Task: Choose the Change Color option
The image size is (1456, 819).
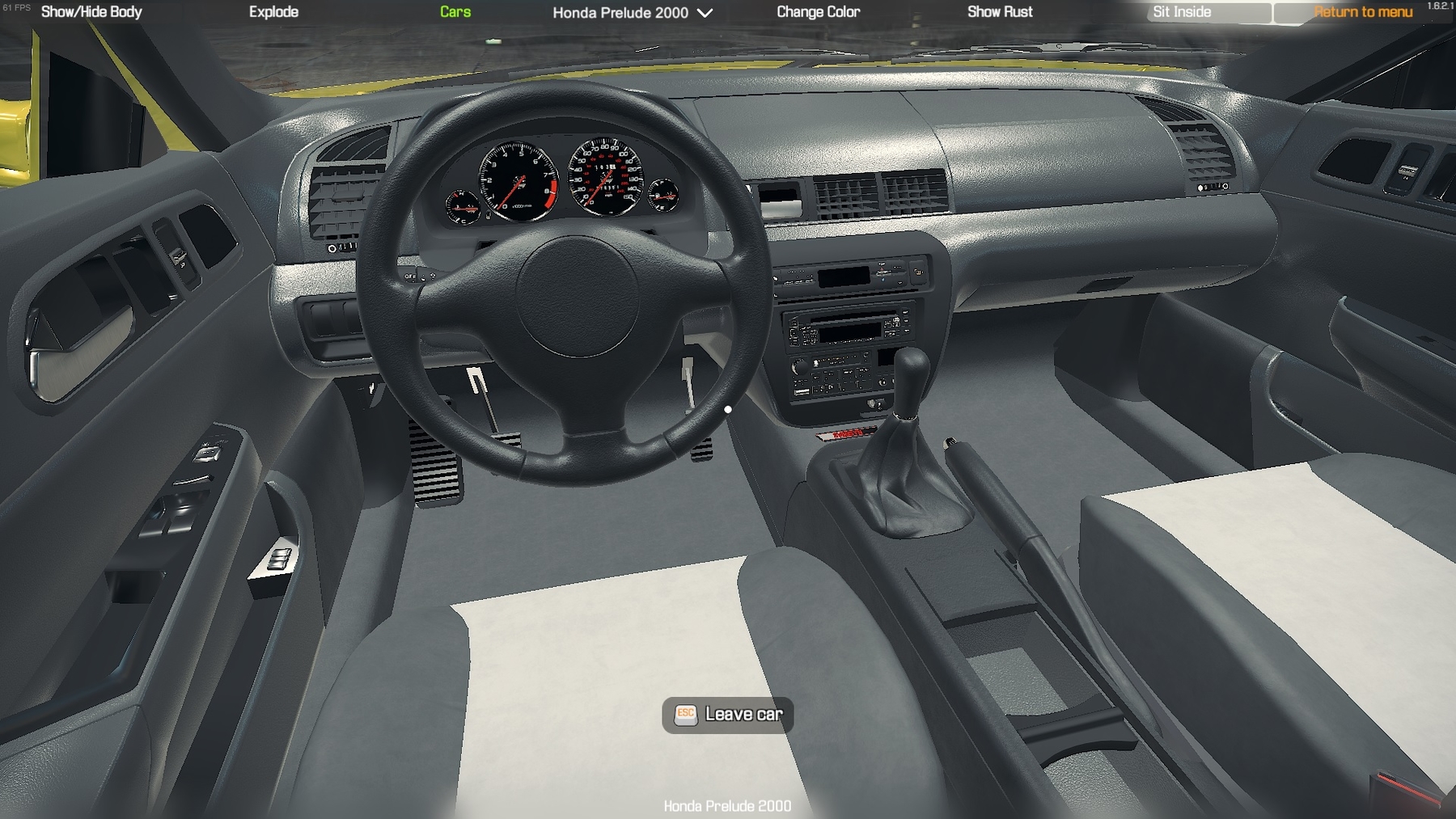Action: pyautogui.click(x=818, y=12)
